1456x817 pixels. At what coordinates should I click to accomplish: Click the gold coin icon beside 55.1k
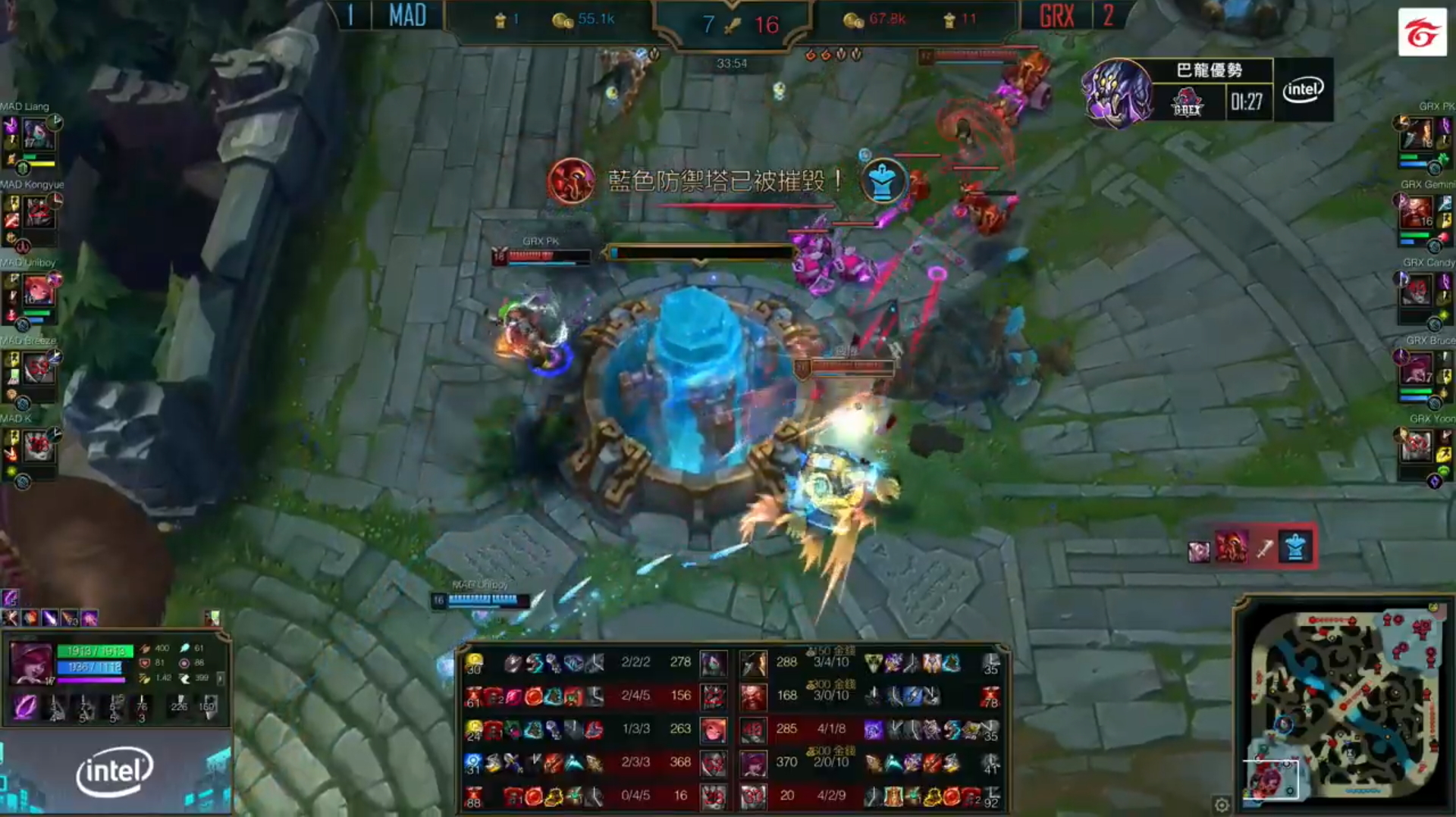click(x=561, y=20)
